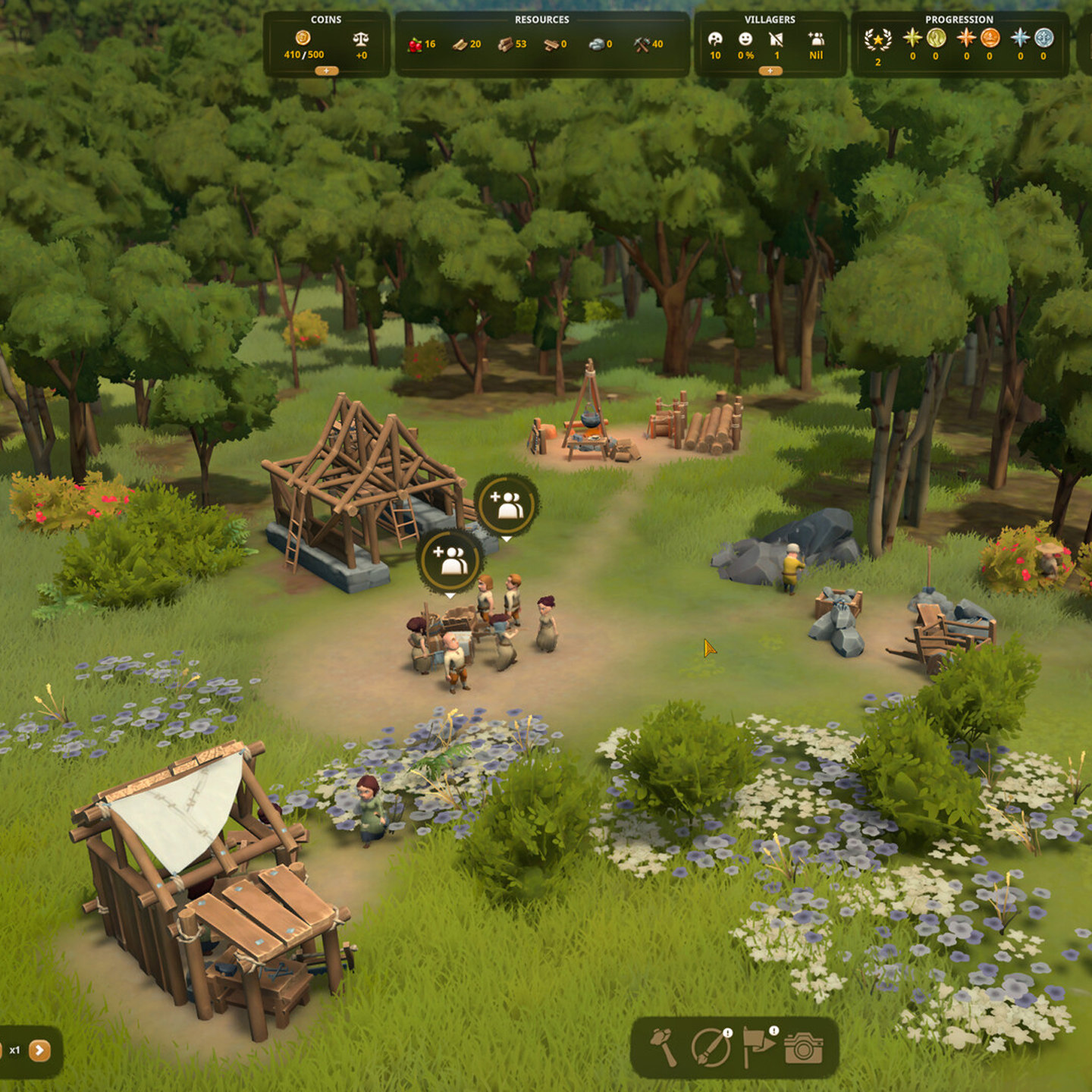Click the villager happiness smiley icon
This screenshot has width=1092, height=1092.
(745, 39)
